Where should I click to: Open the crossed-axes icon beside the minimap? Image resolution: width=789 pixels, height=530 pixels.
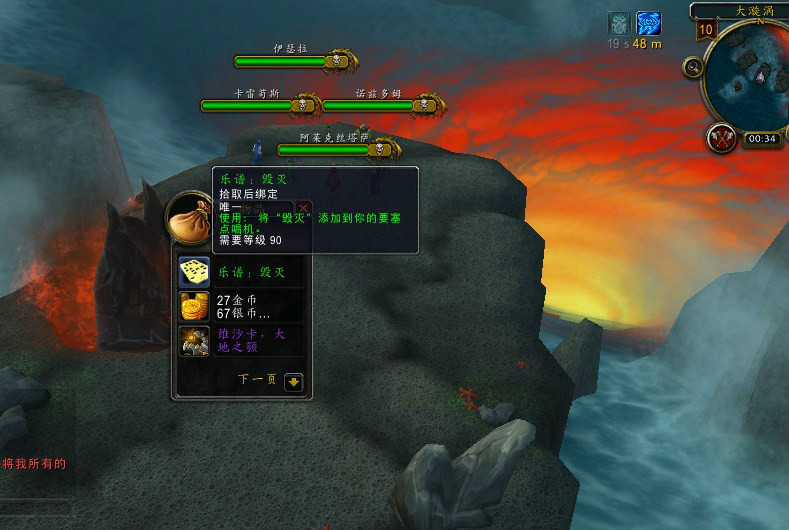[x=721, y=137]
